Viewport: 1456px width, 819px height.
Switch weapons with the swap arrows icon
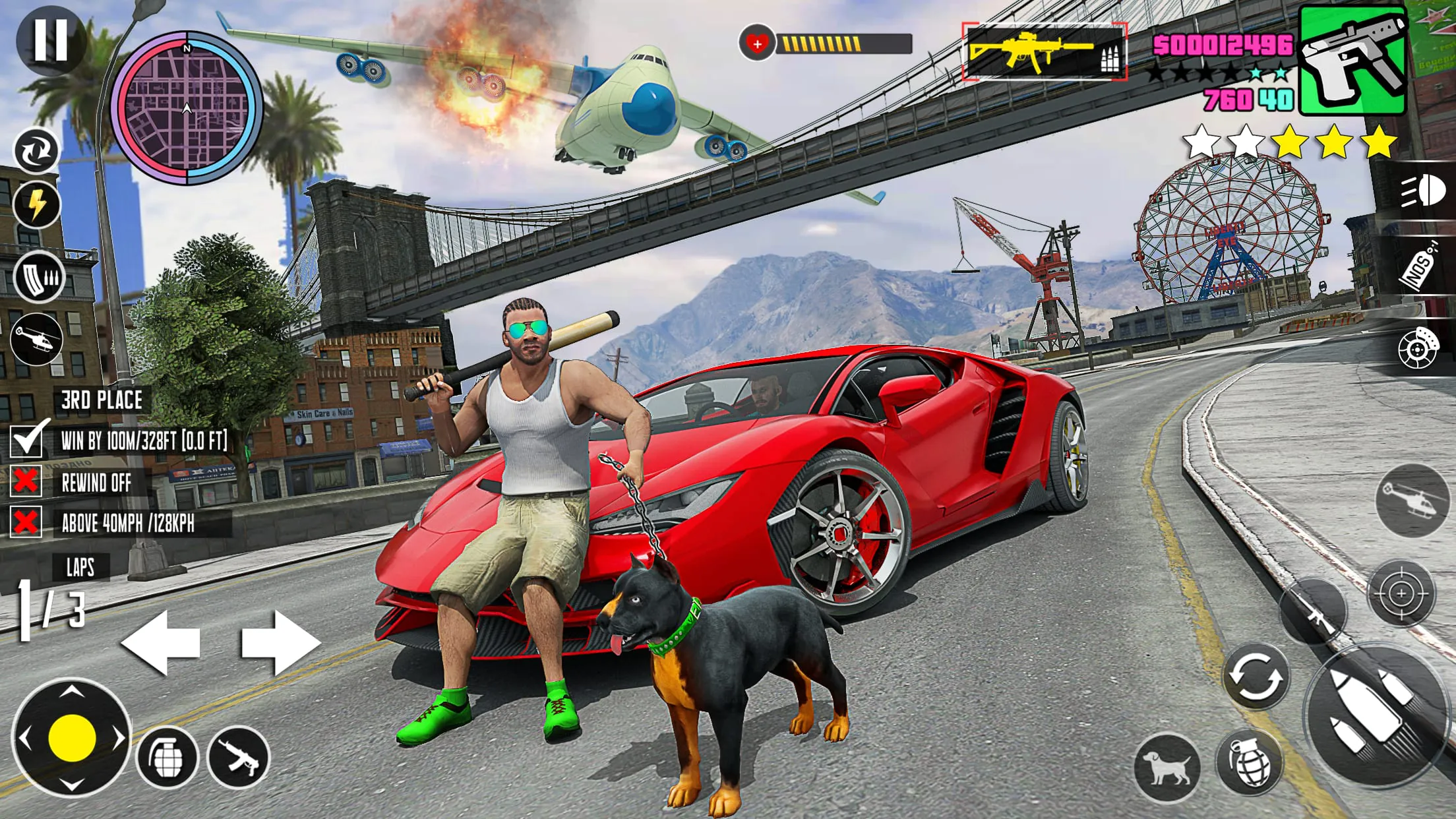[38, 150]
